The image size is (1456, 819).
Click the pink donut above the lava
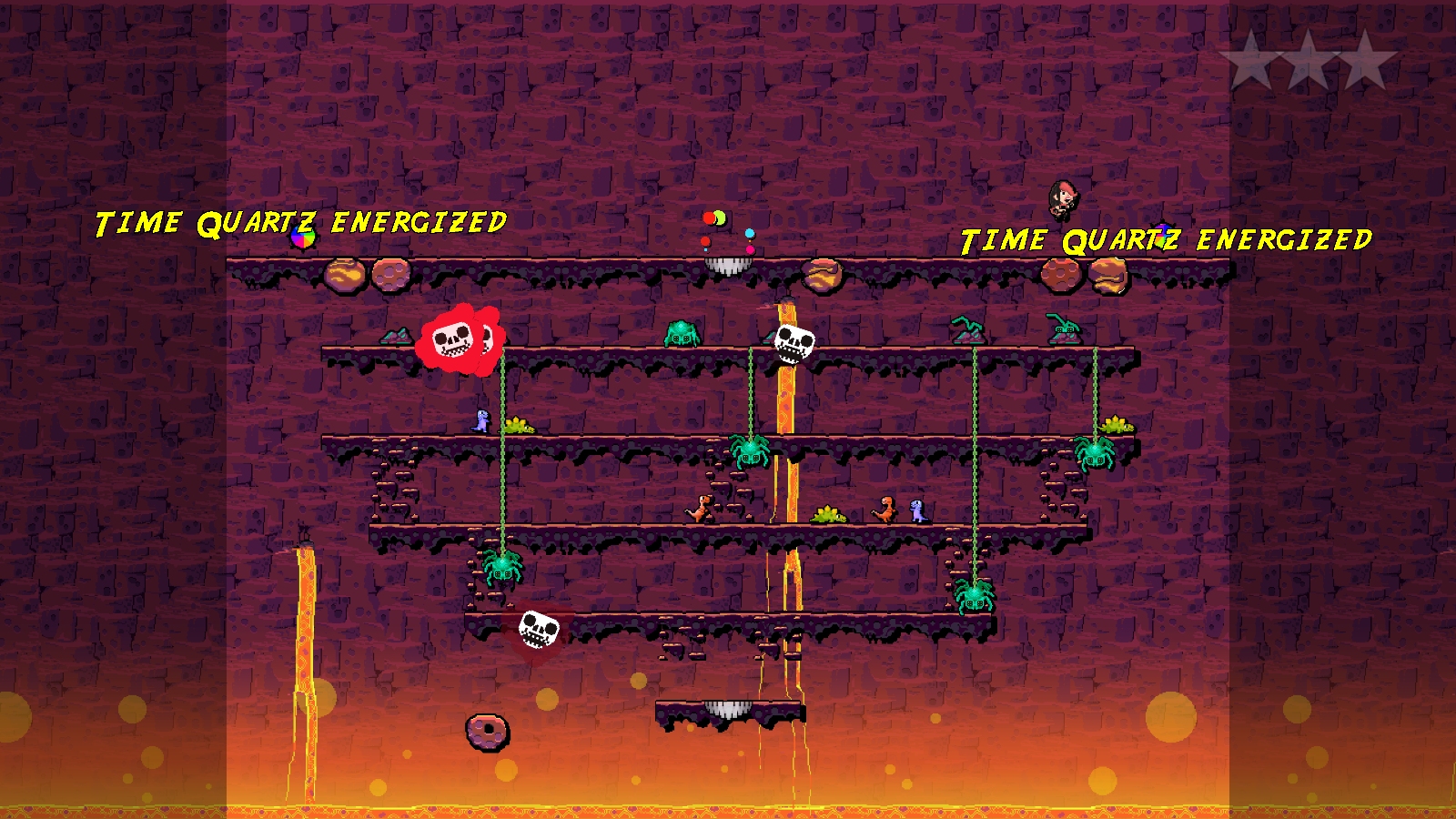tap(488, 733)
